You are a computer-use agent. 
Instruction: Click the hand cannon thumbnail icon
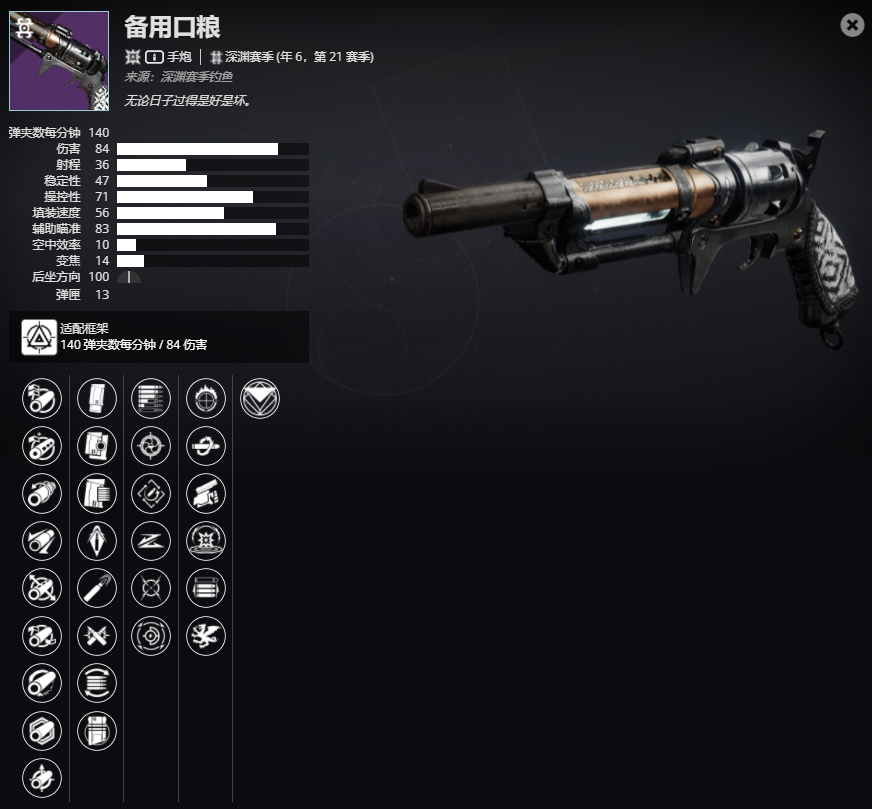pos(59,61)
